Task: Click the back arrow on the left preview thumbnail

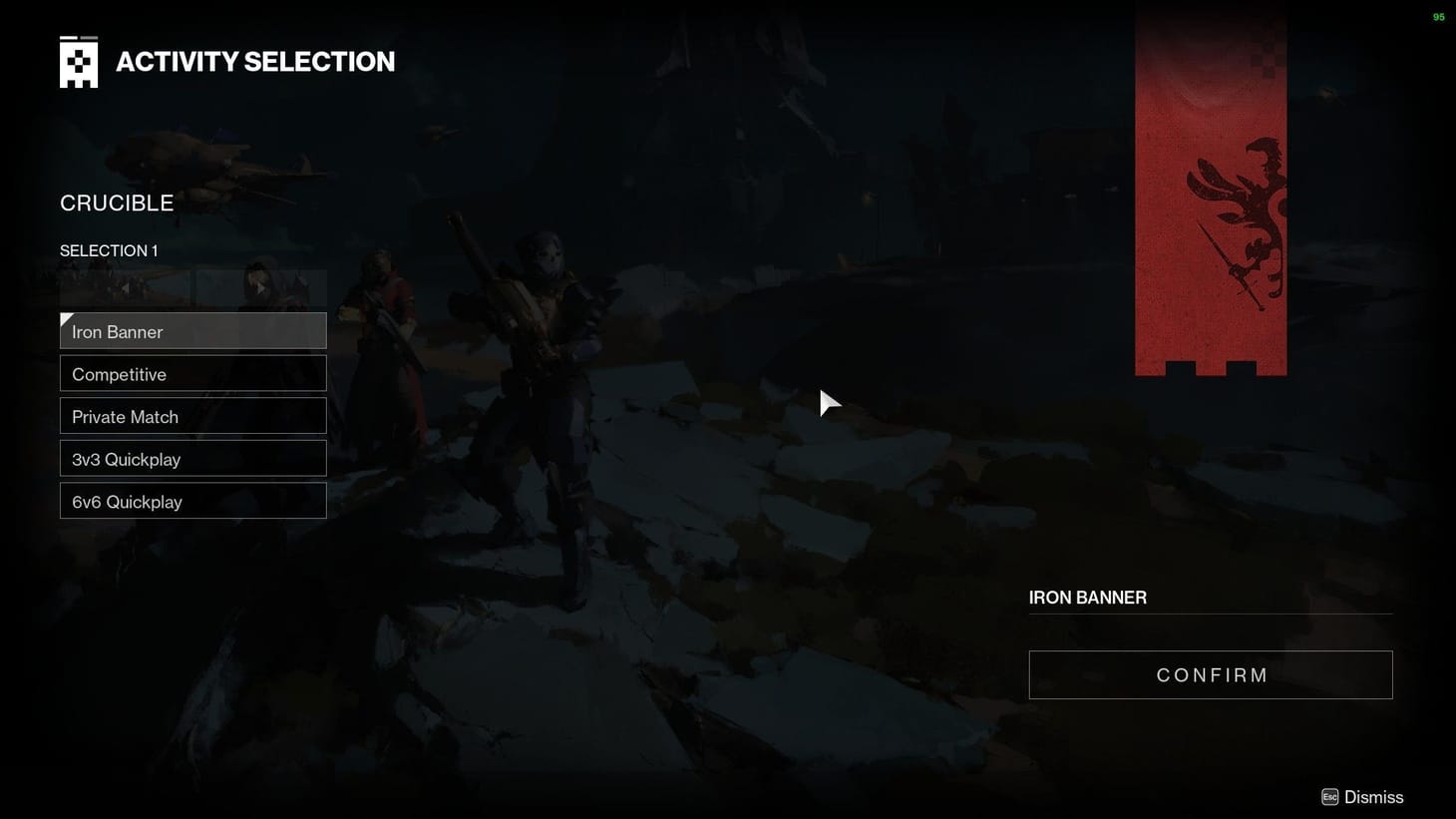Action: [125, 287]
